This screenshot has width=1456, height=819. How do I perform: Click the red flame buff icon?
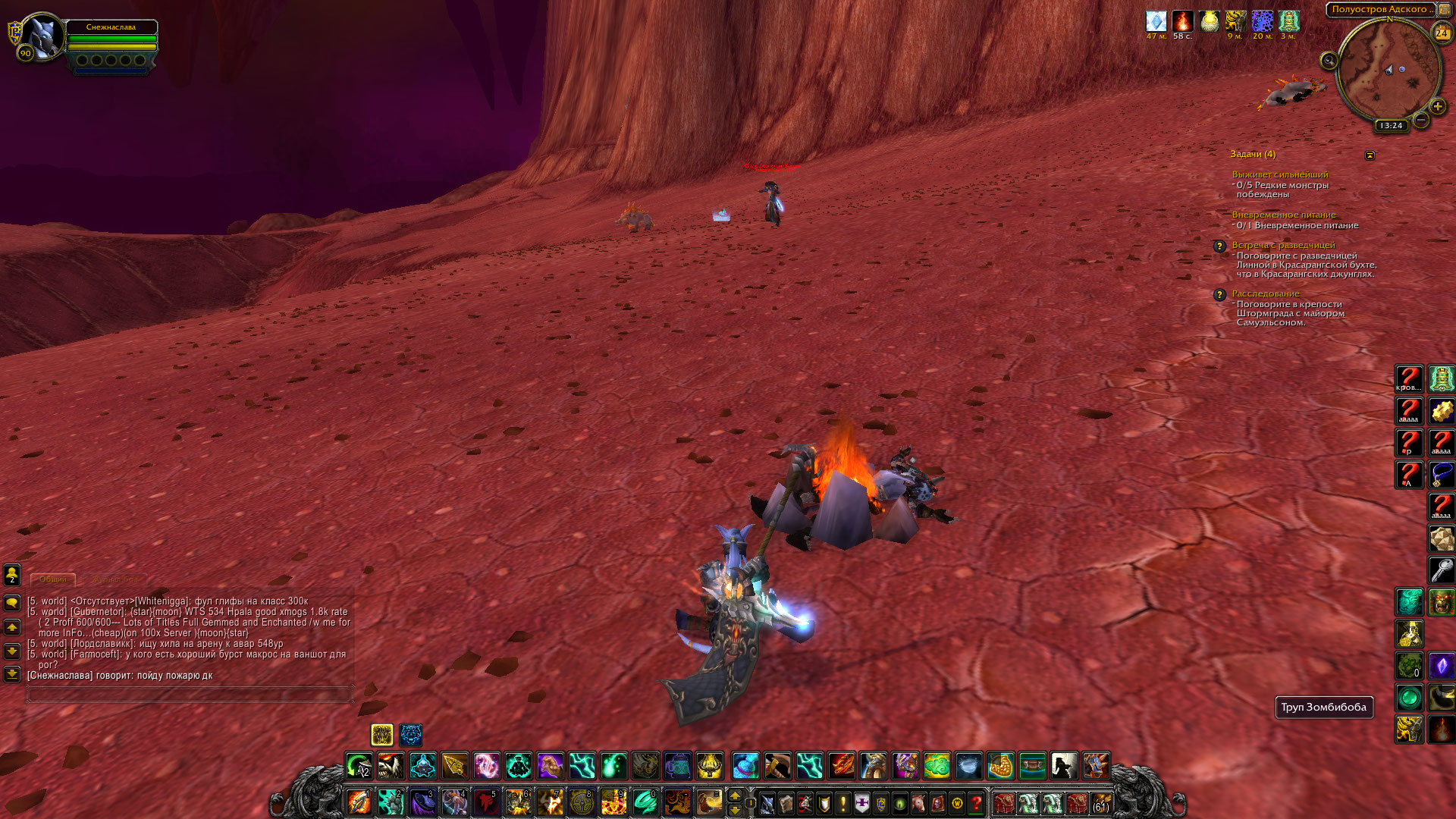point(1182,22)
